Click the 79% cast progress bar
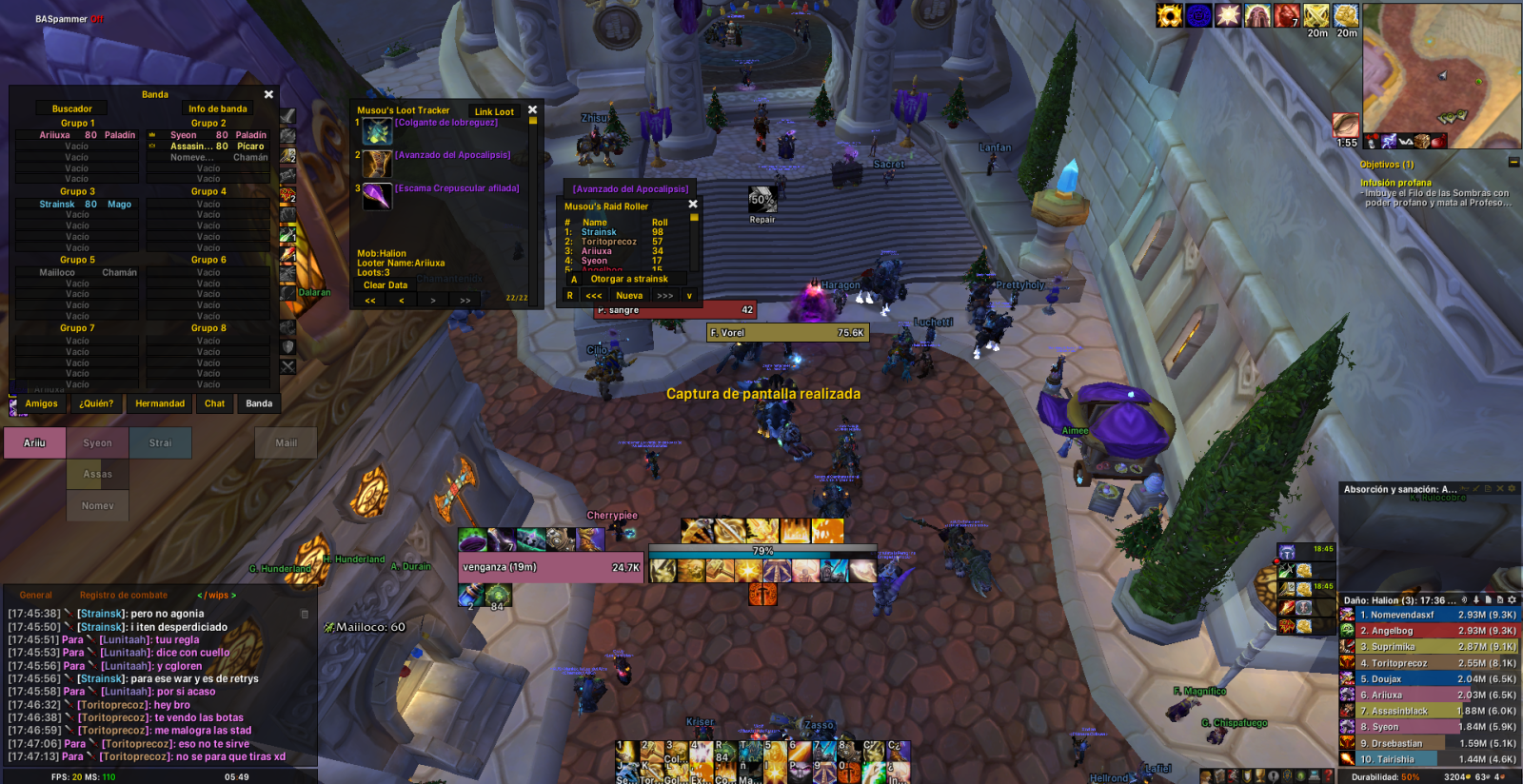Image resolution: width=1523 pixels, height=784 pixels. pyautogui.click(x=760, y=549)
